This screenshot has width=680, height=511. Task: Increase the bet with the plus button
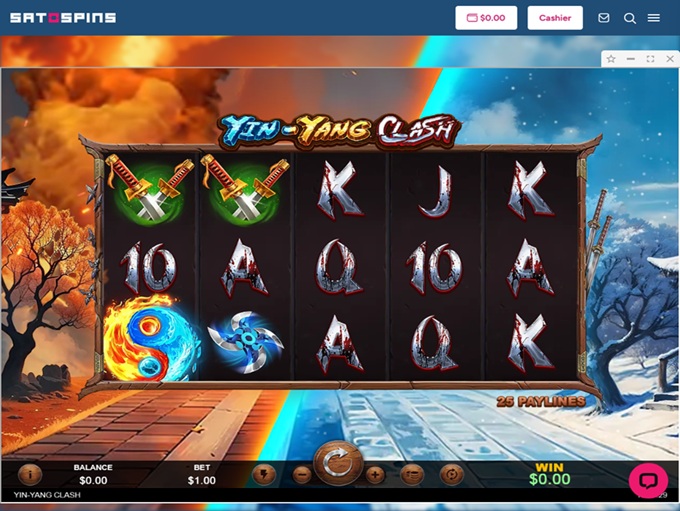(374, 475)
